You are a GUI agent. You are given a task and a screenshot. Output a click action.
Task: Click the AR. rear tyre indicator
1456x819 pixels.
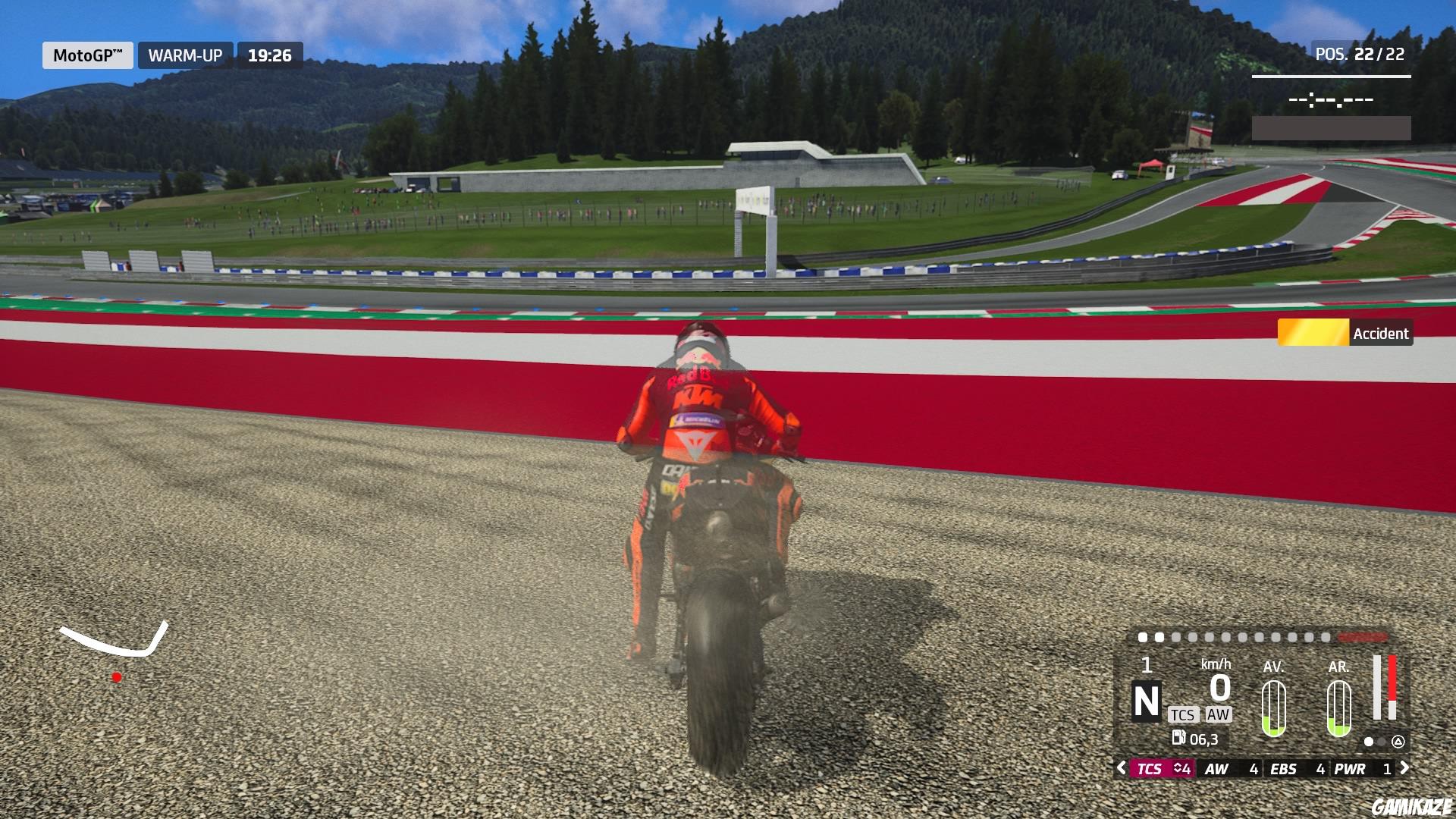click(x=1338, y=709)
